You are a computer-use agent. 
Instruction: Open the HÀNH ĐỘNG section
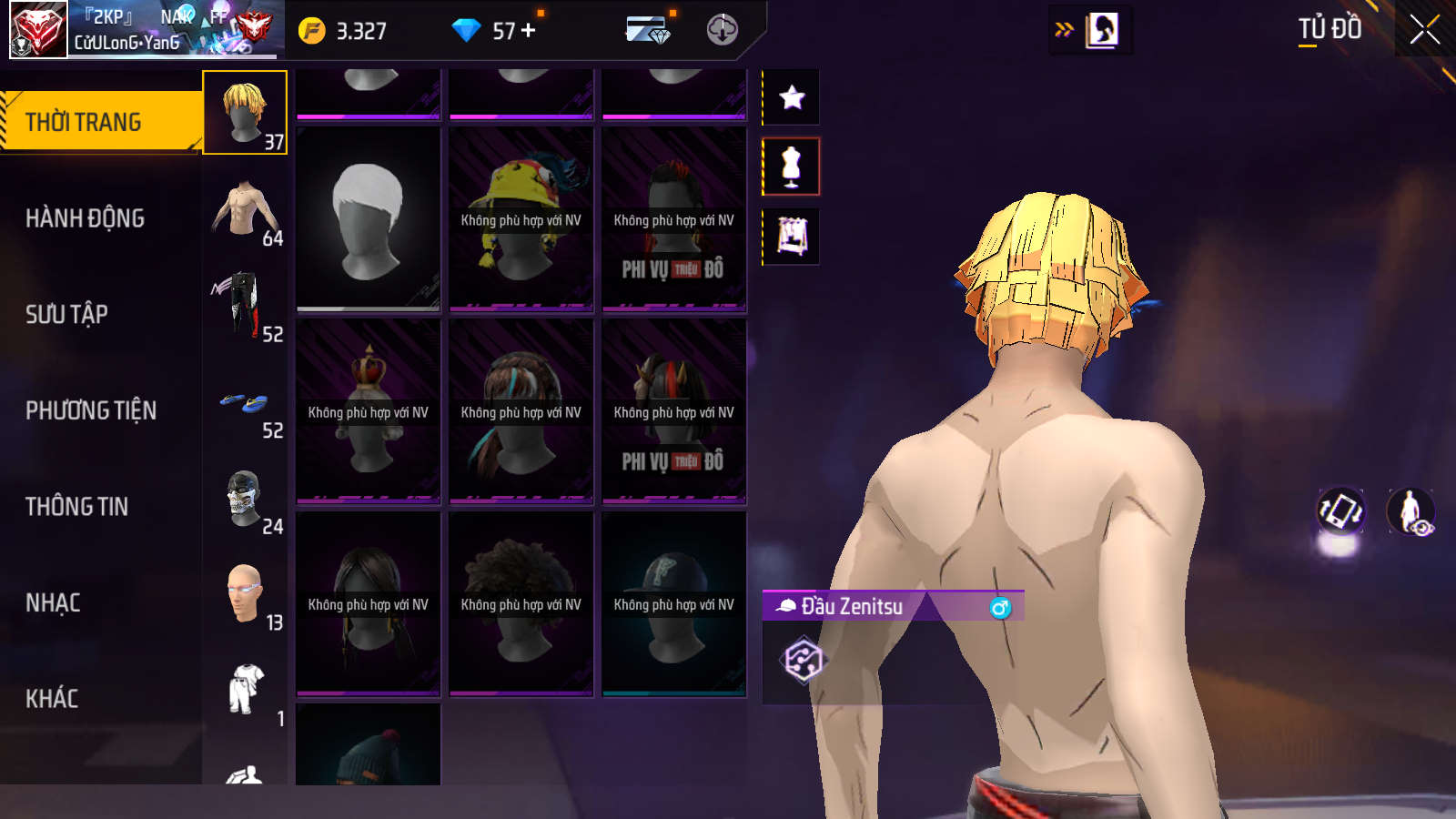(85, 218)
